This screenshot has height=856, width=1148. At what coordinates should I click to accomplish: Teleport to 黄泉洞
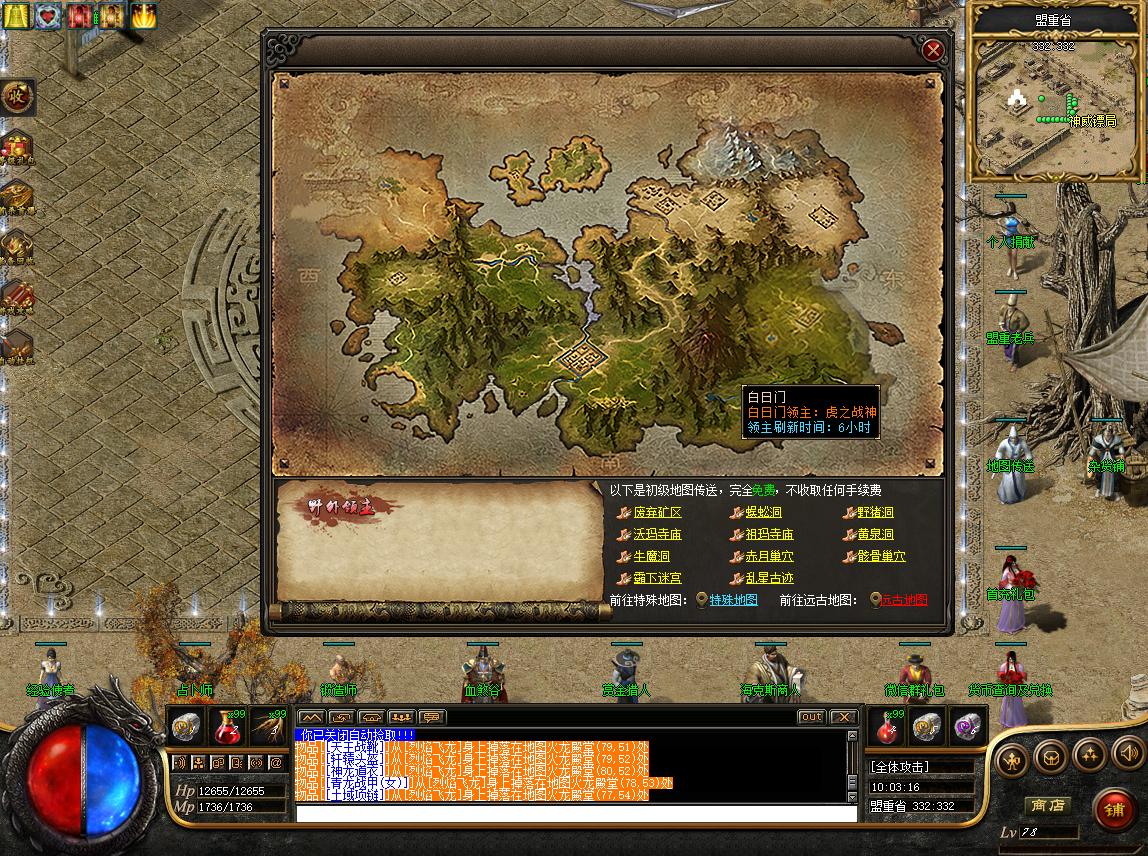[x=875, y=534]
